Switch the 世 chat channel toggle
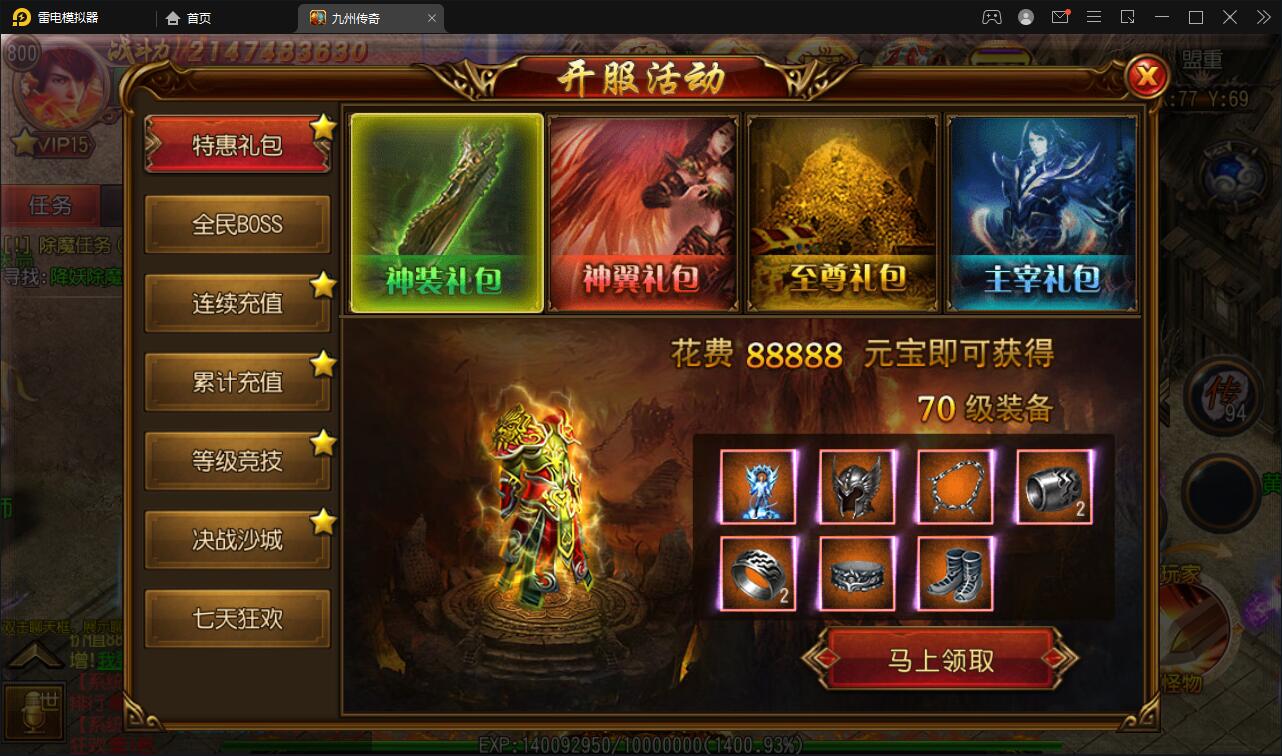The image size is (1282, 756). [x=35, y=711]
